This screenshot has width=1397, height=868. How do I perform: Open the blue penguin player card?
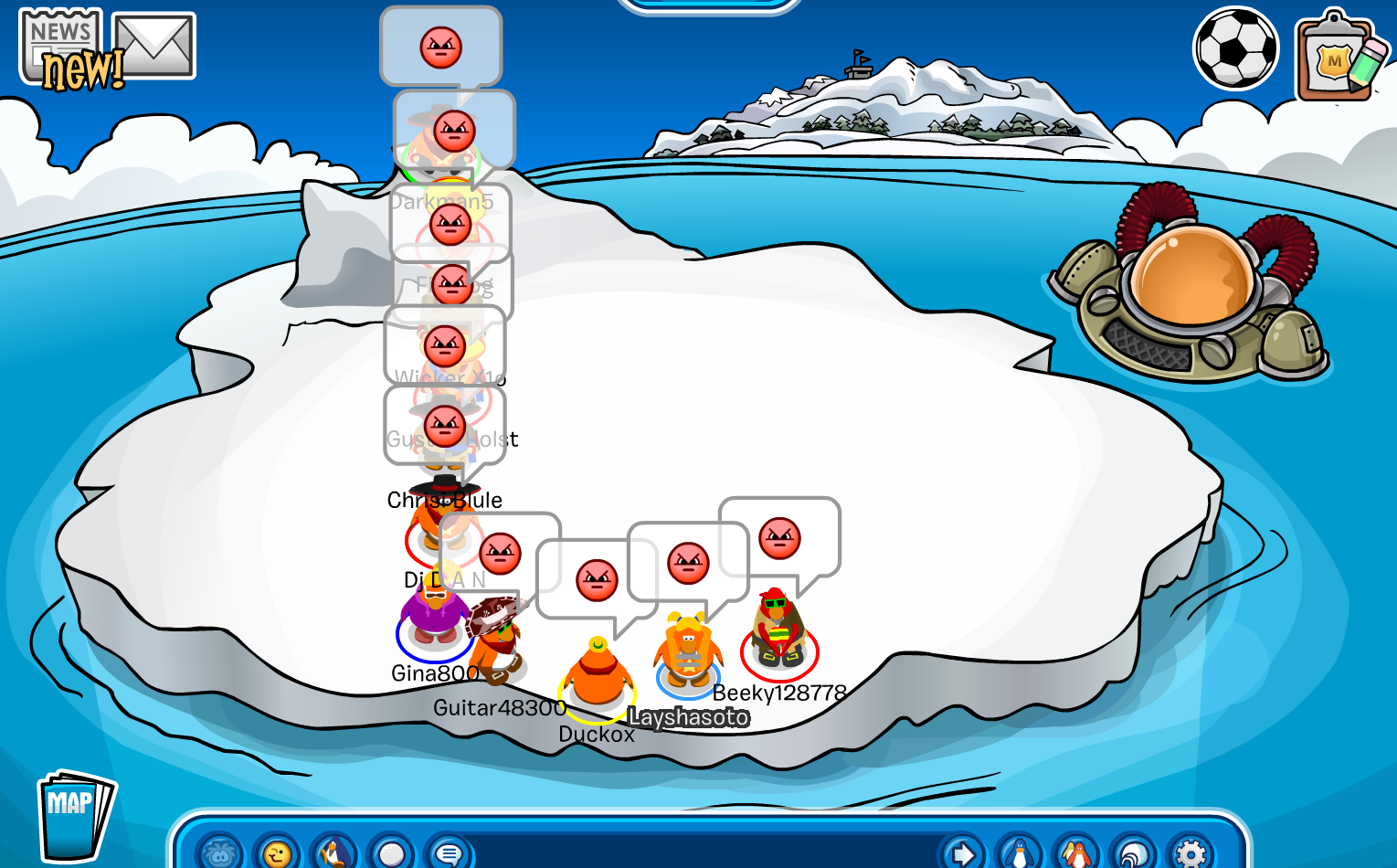pos(1020,853)
